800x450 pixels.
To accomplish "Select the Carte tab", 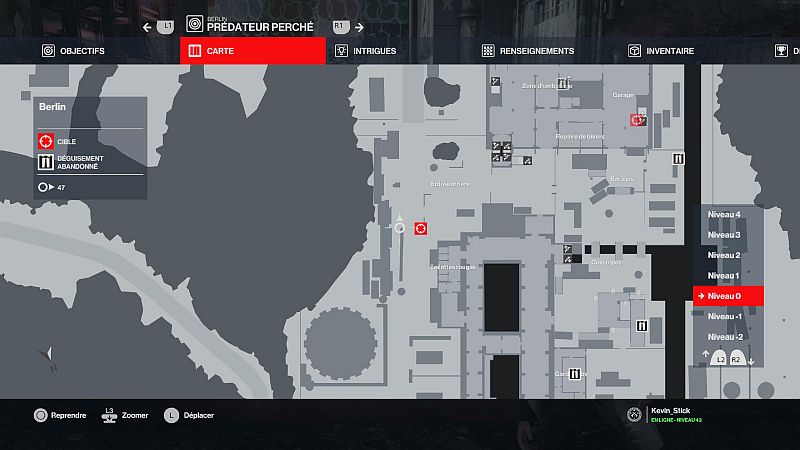I will click(x=252, y=51).
